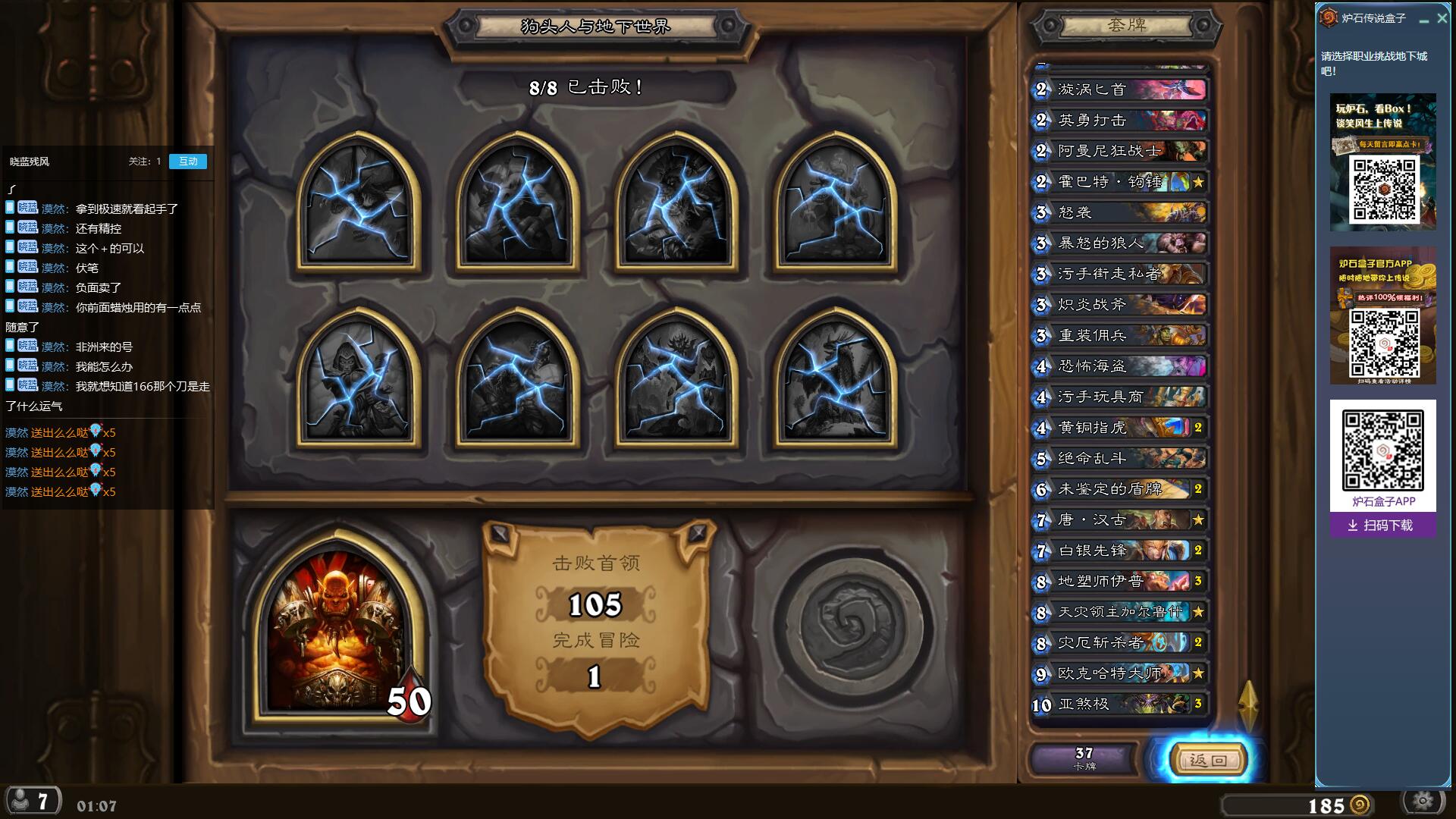Choose 阿曼尼狂战士 in the deck list
This screenshot has width=1456, height=819.
[1120, 151]
